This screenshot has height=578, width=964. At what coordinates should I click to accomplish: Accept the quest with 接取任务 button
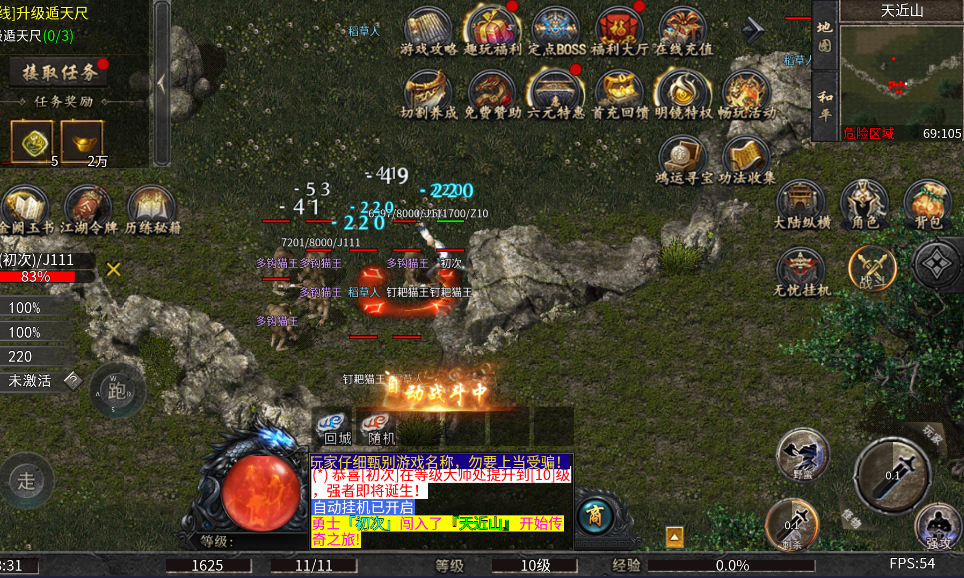tap(59, 72)
